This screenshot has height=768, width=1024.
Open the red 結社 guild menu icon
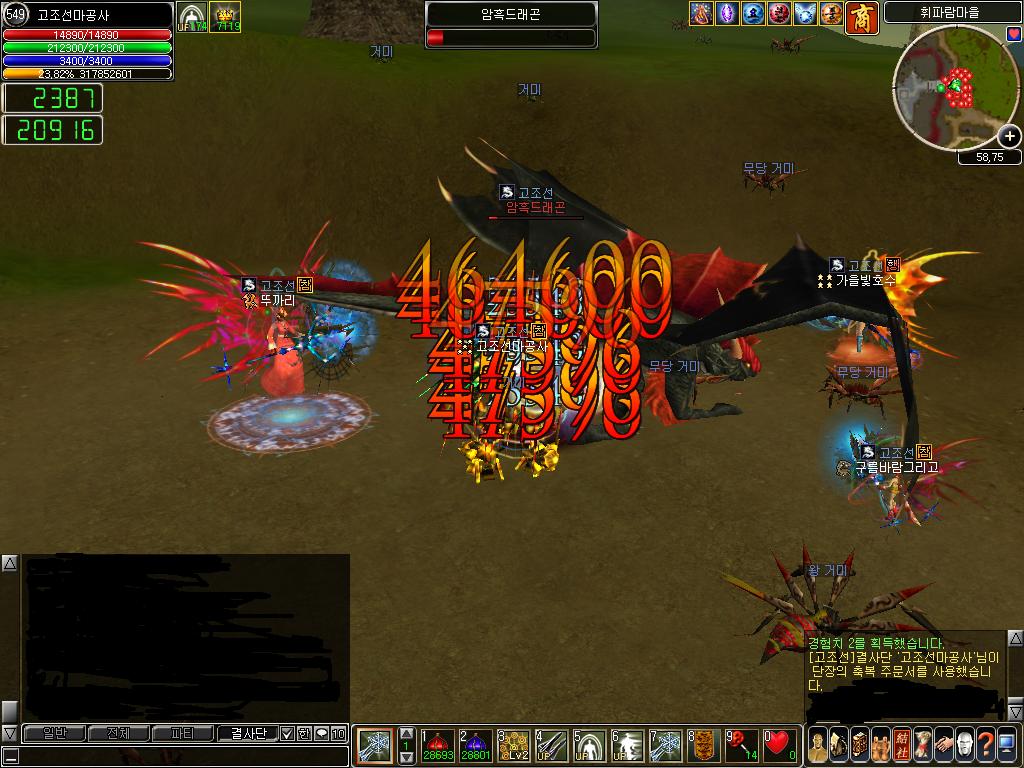pyautogui.click(x=901, y=745)
